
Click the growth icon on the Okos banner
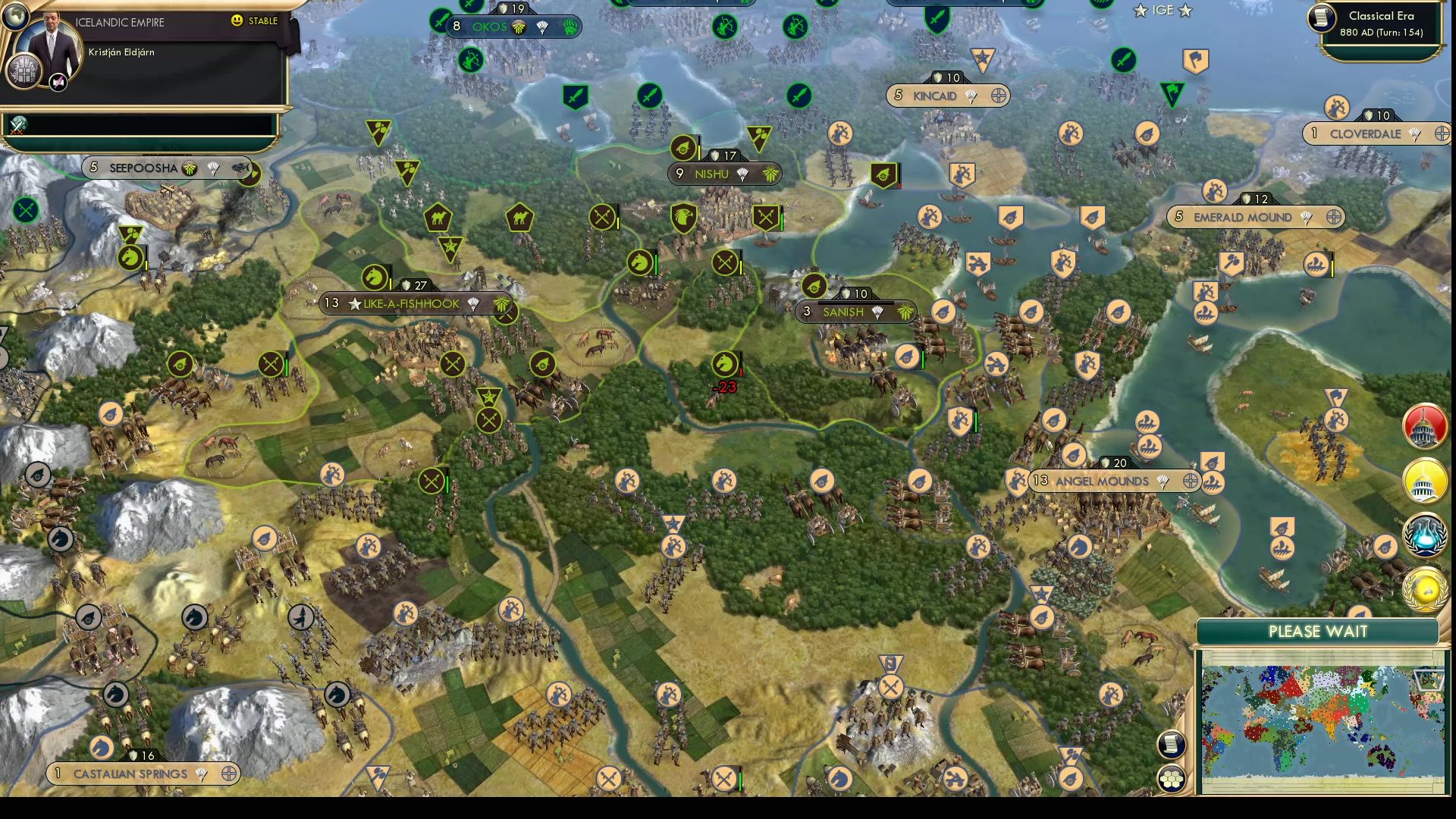518,27
